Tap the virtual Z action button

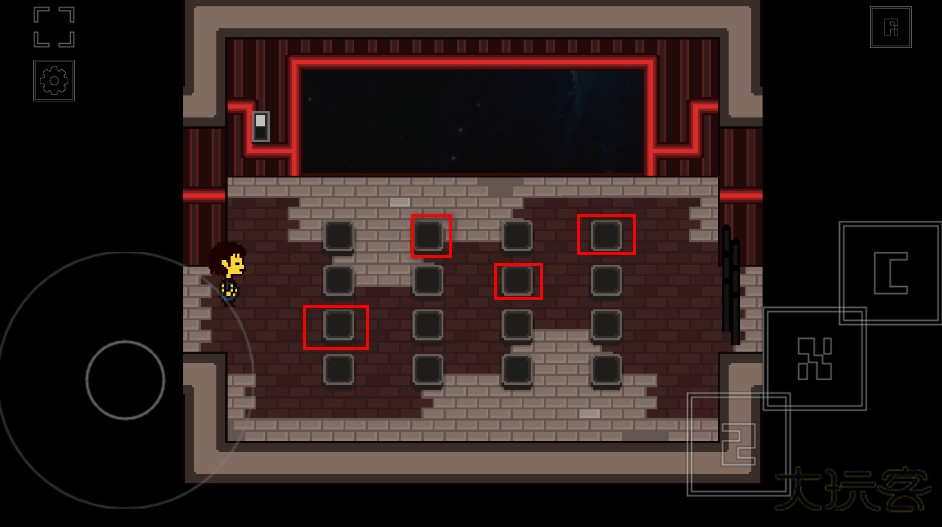[x=738, y=444]
